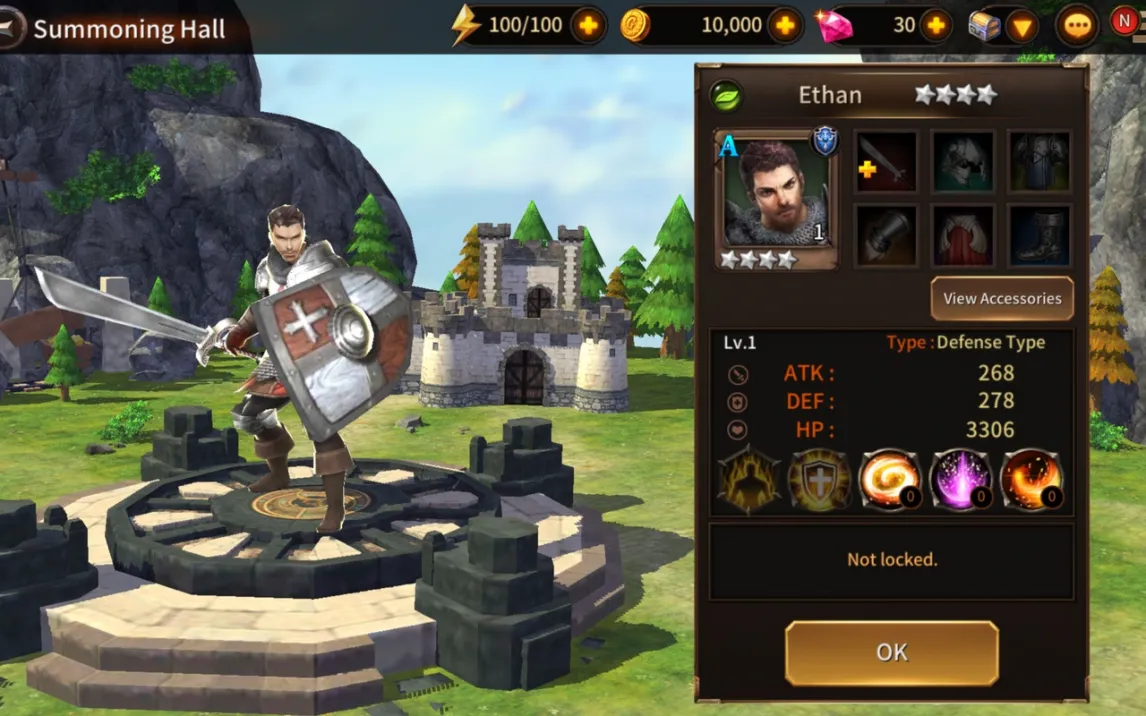View the shield cross skill

tap(819, 480)
